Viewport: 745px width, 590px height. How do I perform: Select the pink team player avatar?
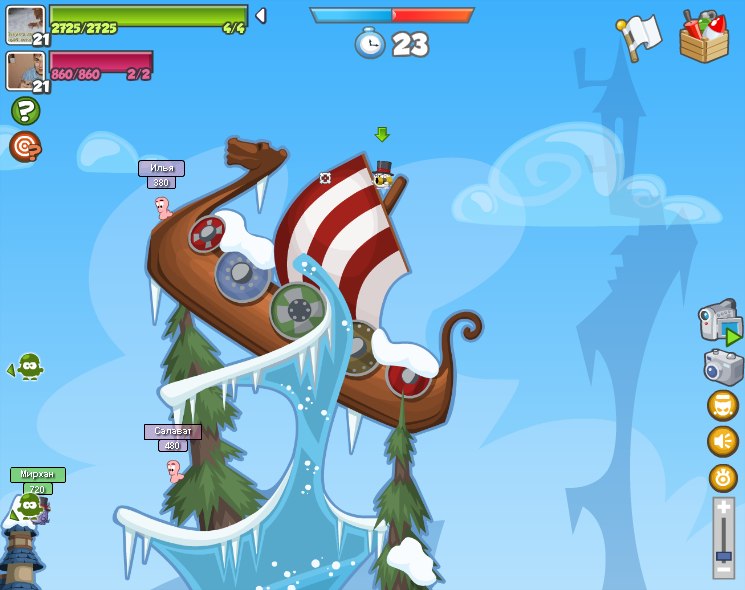click(25, 71)
